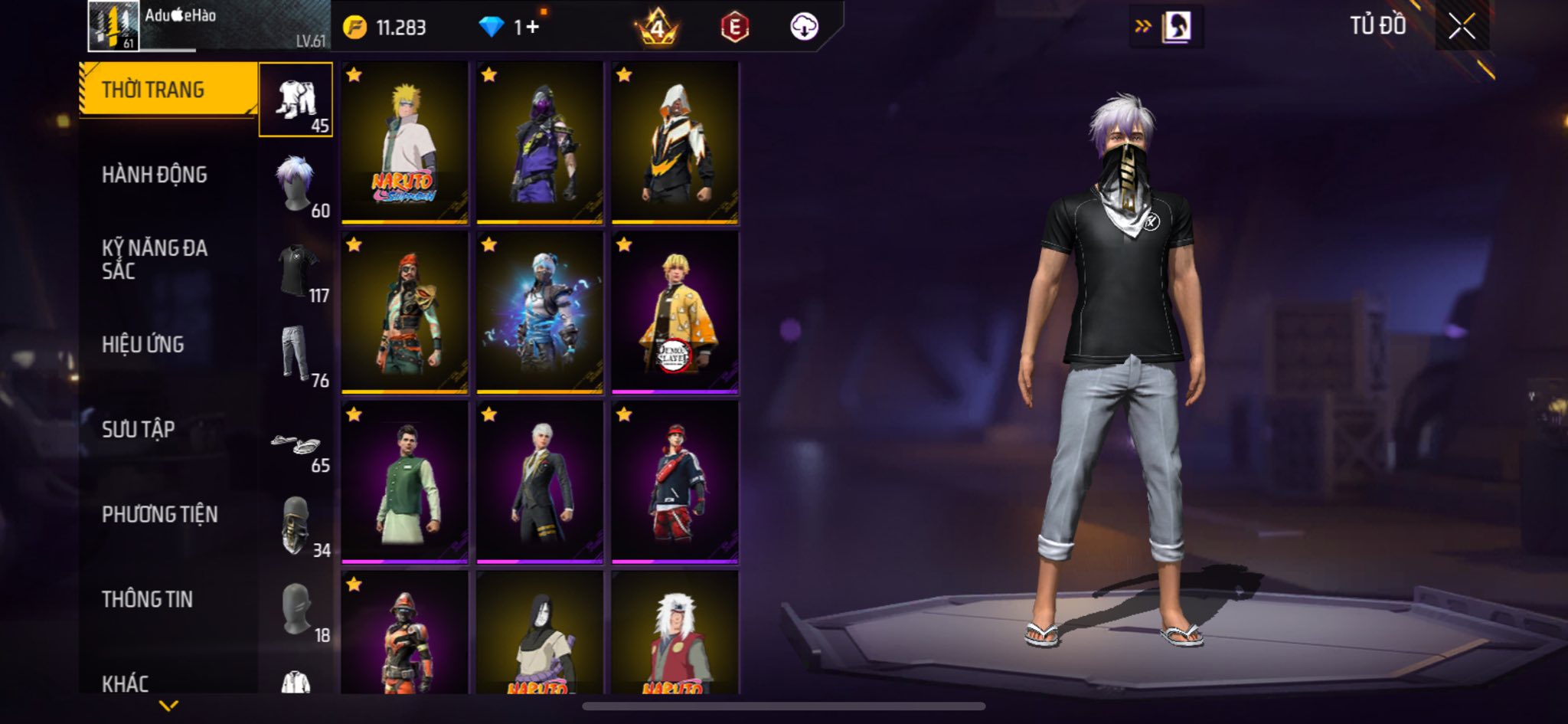Viewport: 1568px width, 724px height.
Task: Go to the HIỆU ỨNG tab
Action: (143, 345)
